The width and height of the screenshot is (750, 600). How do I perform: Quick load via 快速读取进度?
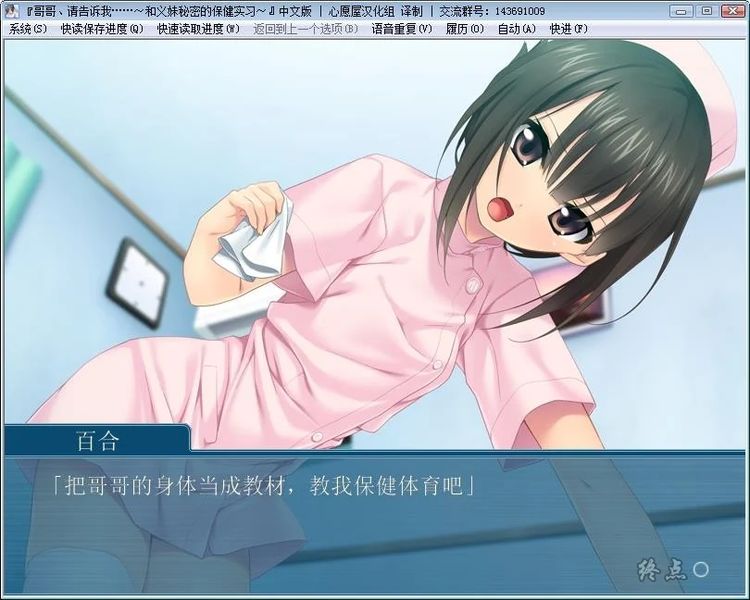(x=198, y=29)
